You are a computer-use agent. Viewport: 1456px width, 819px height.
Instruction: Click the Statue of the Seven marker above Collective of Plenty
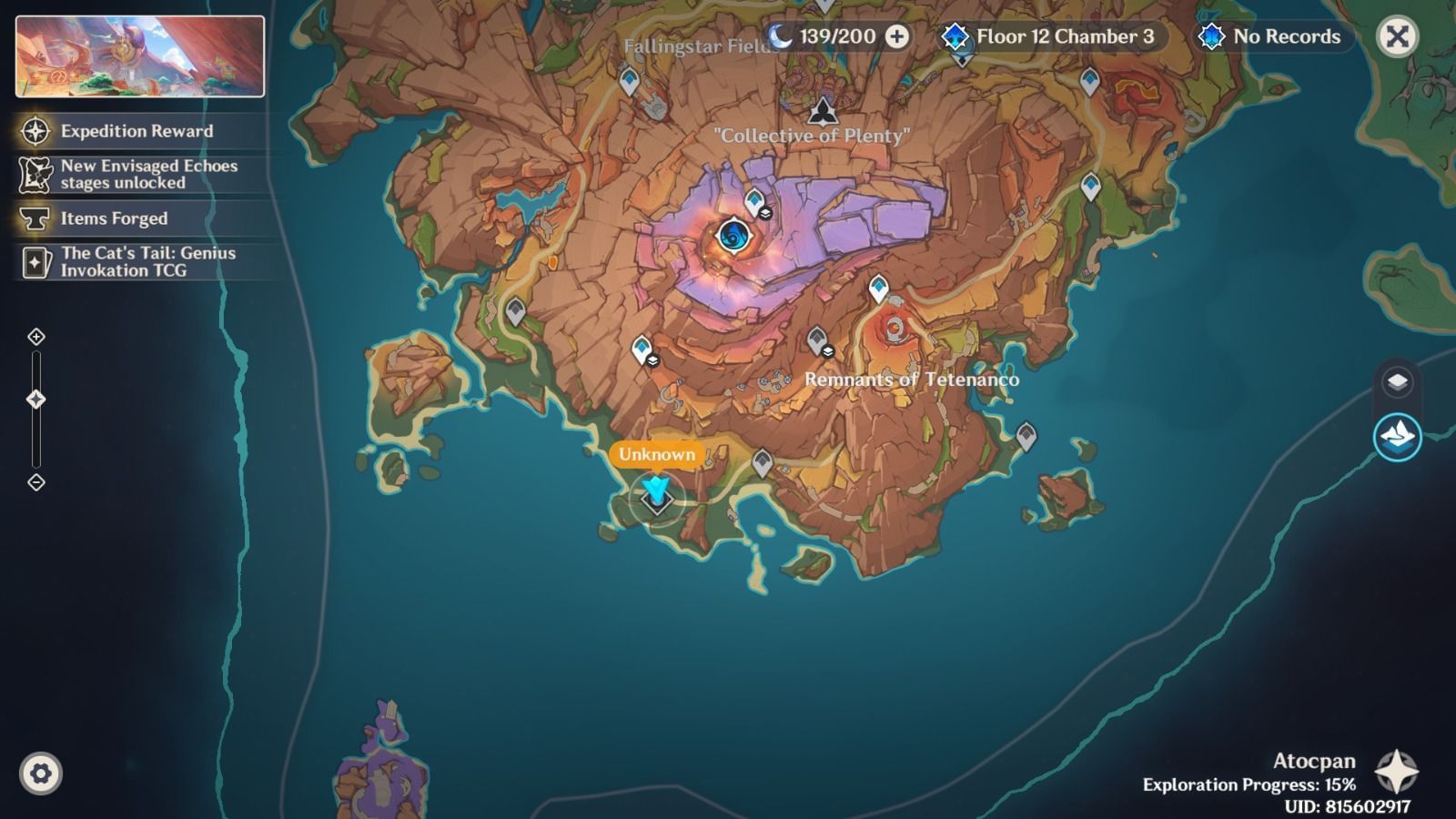click(824, 113)
